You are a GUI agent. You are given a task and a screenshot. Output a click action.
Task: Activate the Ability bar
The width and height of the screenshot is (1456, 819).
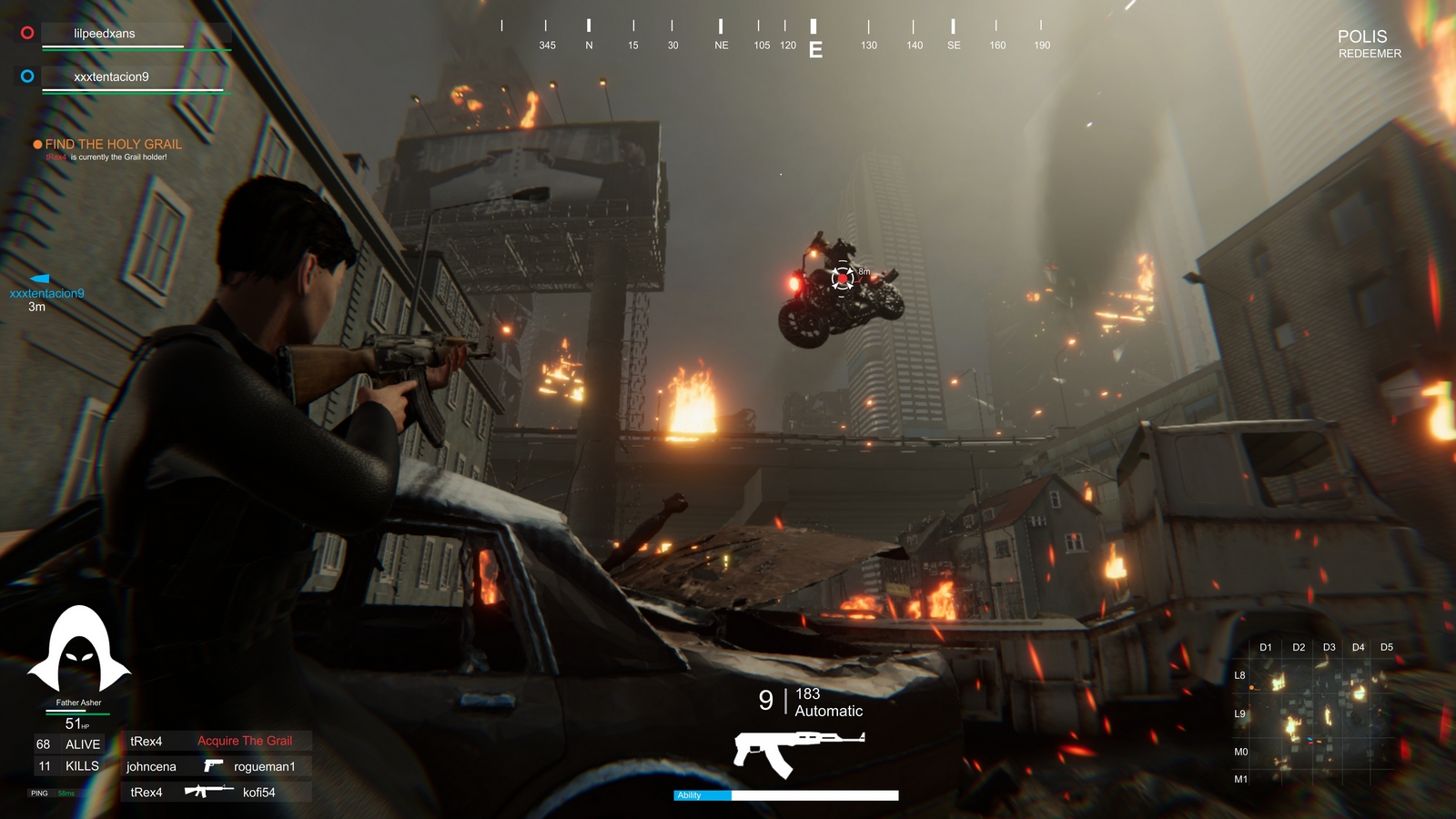[785, 795]
